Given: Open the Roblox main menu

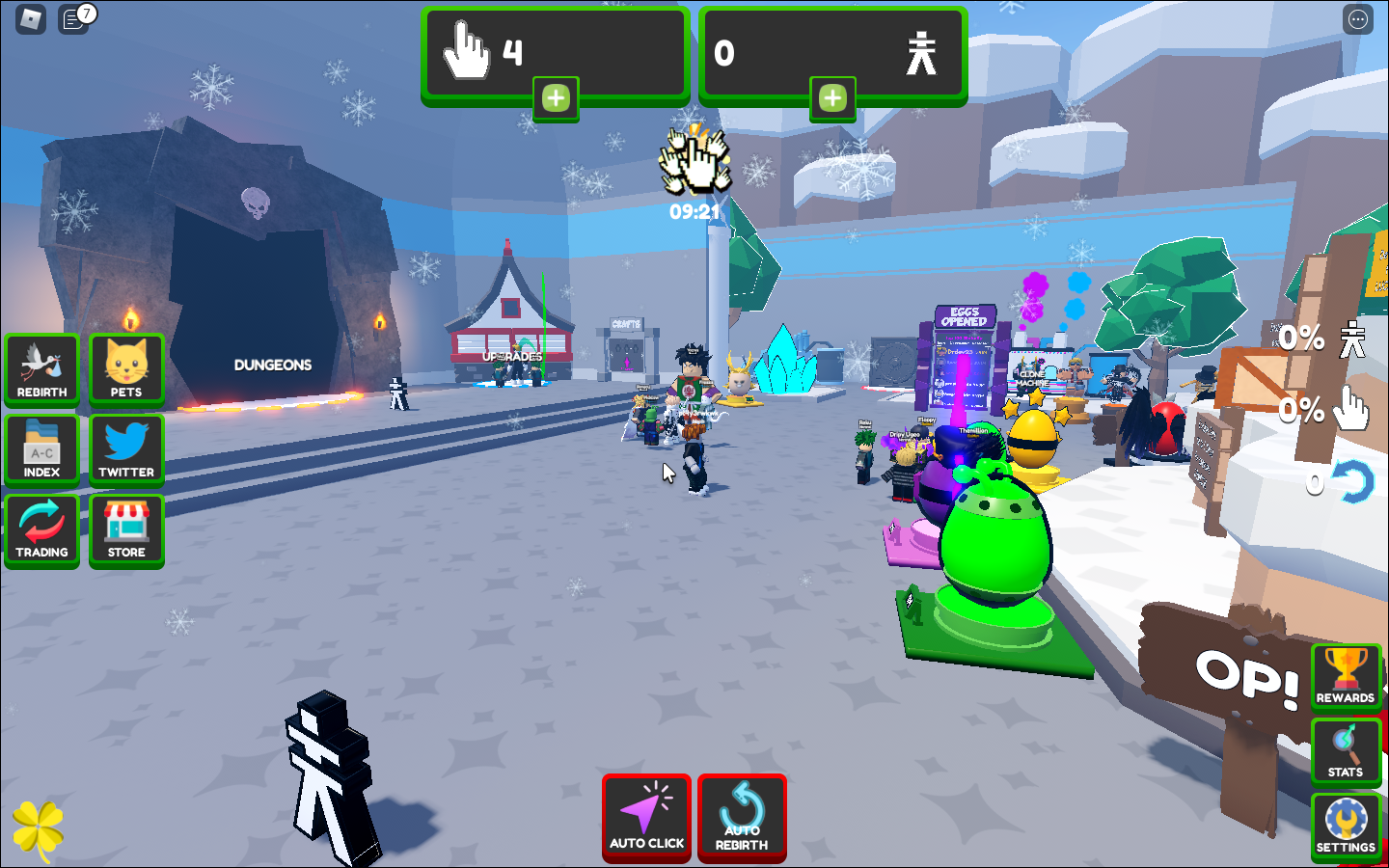Looking at the screenshot, I should 31,19.
